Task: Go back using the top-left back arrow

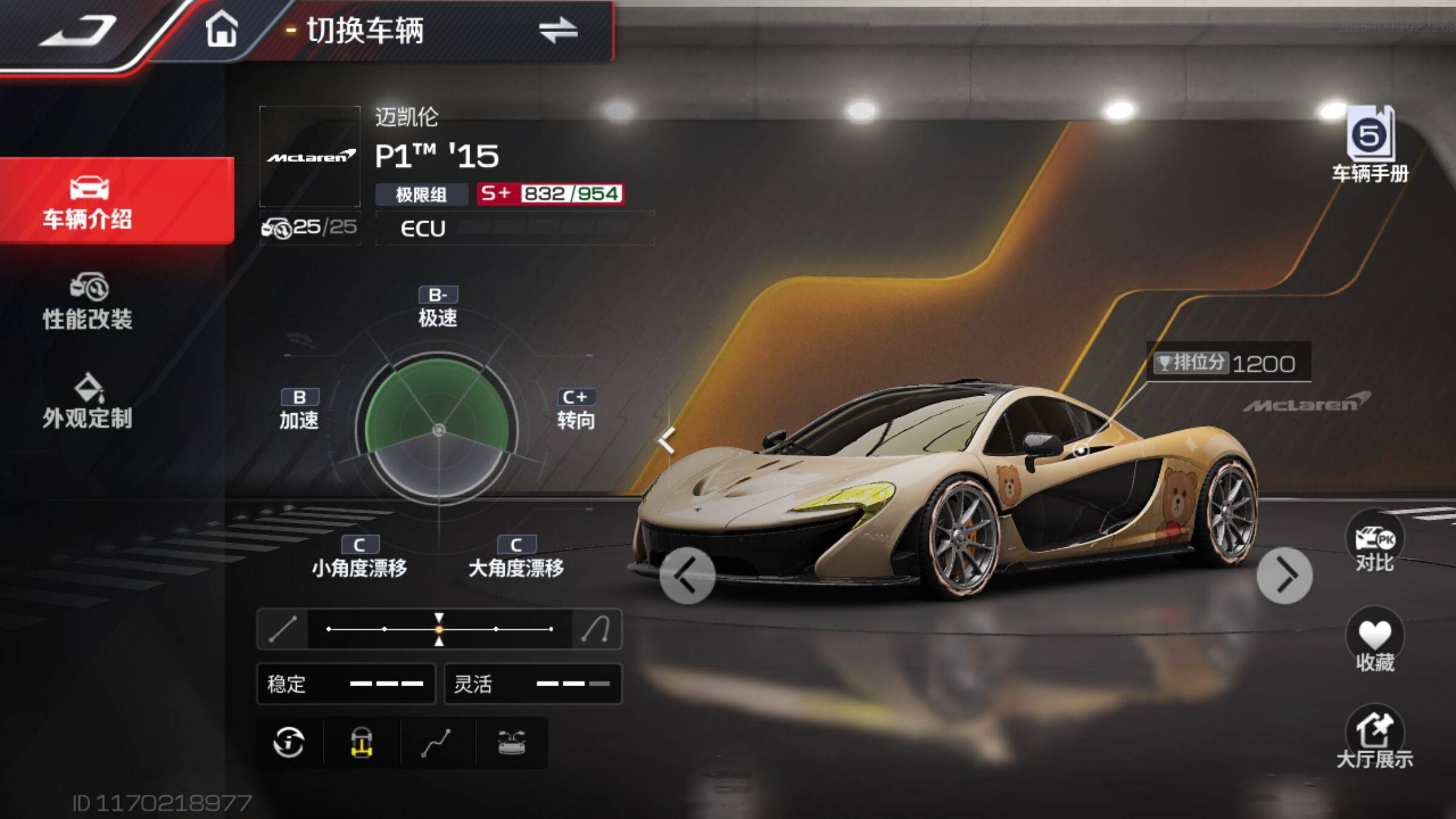Action: click(79, 32)
